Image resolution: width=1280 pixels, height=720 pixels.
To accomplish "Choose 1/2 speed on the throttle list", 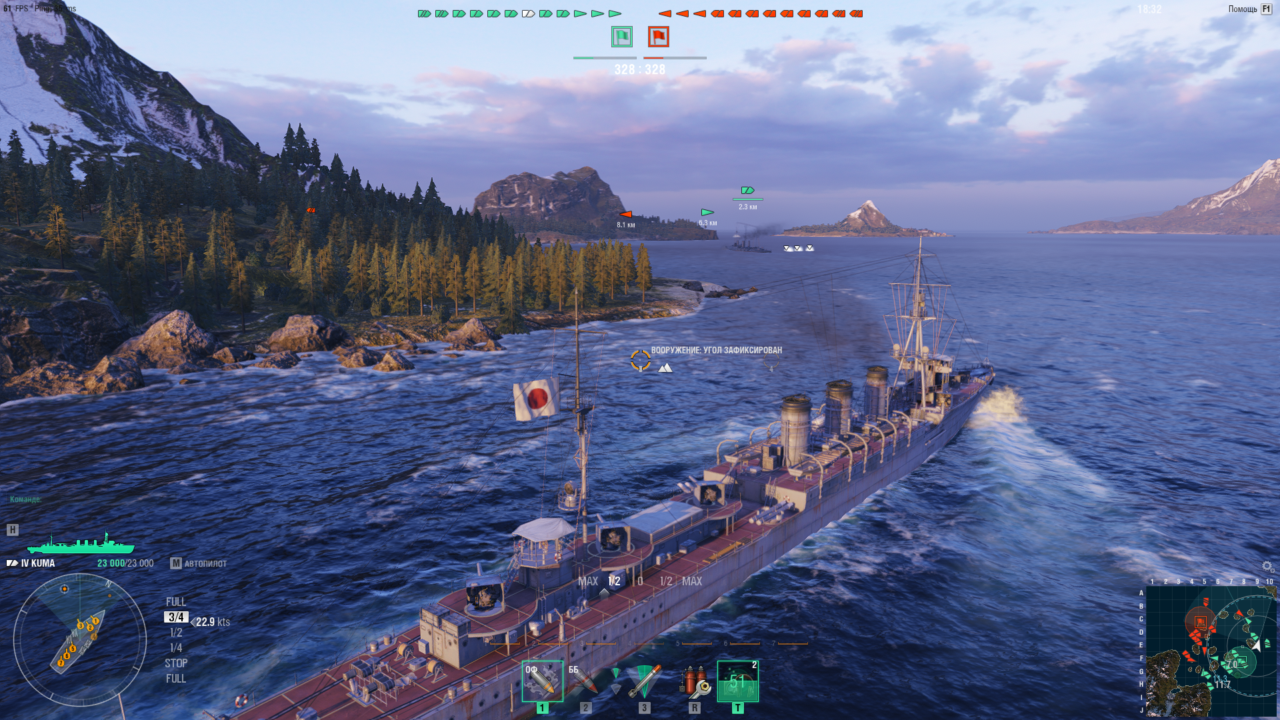I will click(174, 632).
